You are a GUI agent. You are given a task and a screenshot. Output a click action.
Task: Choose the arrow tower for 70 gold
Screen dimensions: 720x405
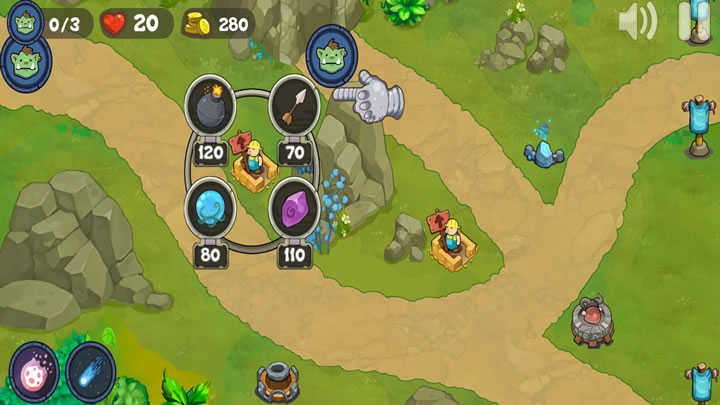[294, 103]
